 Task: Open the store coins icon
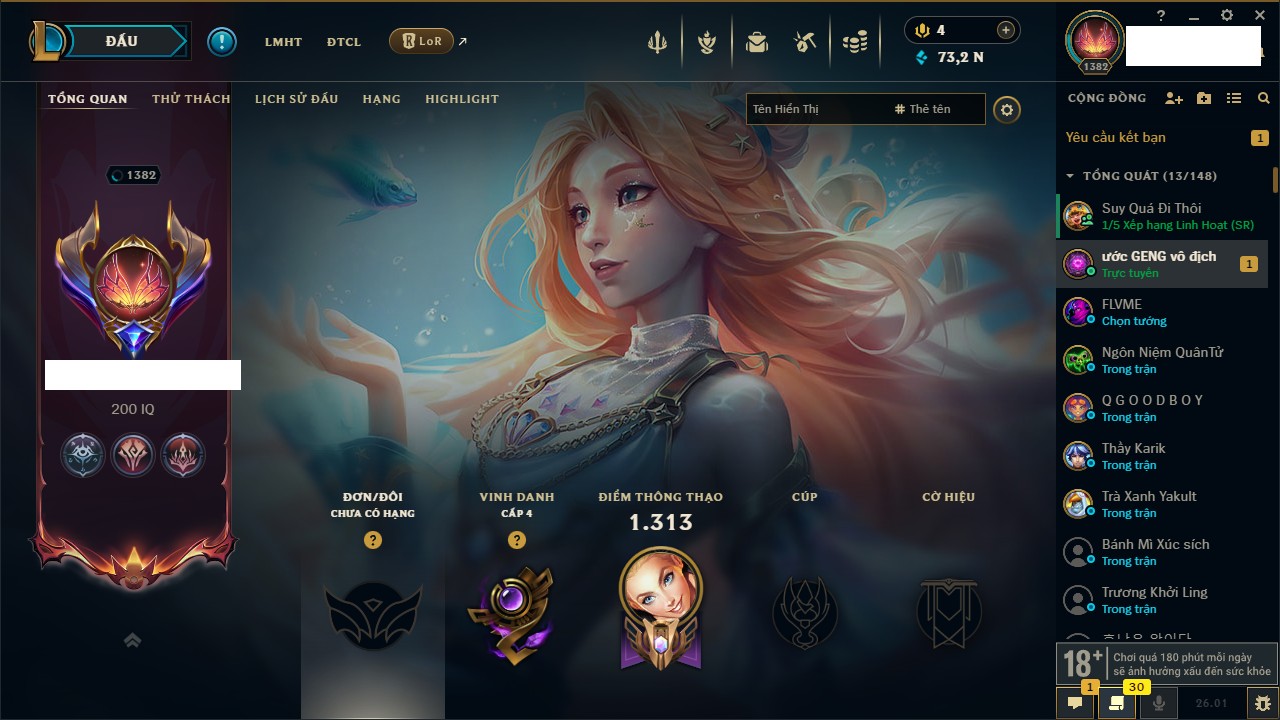pos(854,42)
